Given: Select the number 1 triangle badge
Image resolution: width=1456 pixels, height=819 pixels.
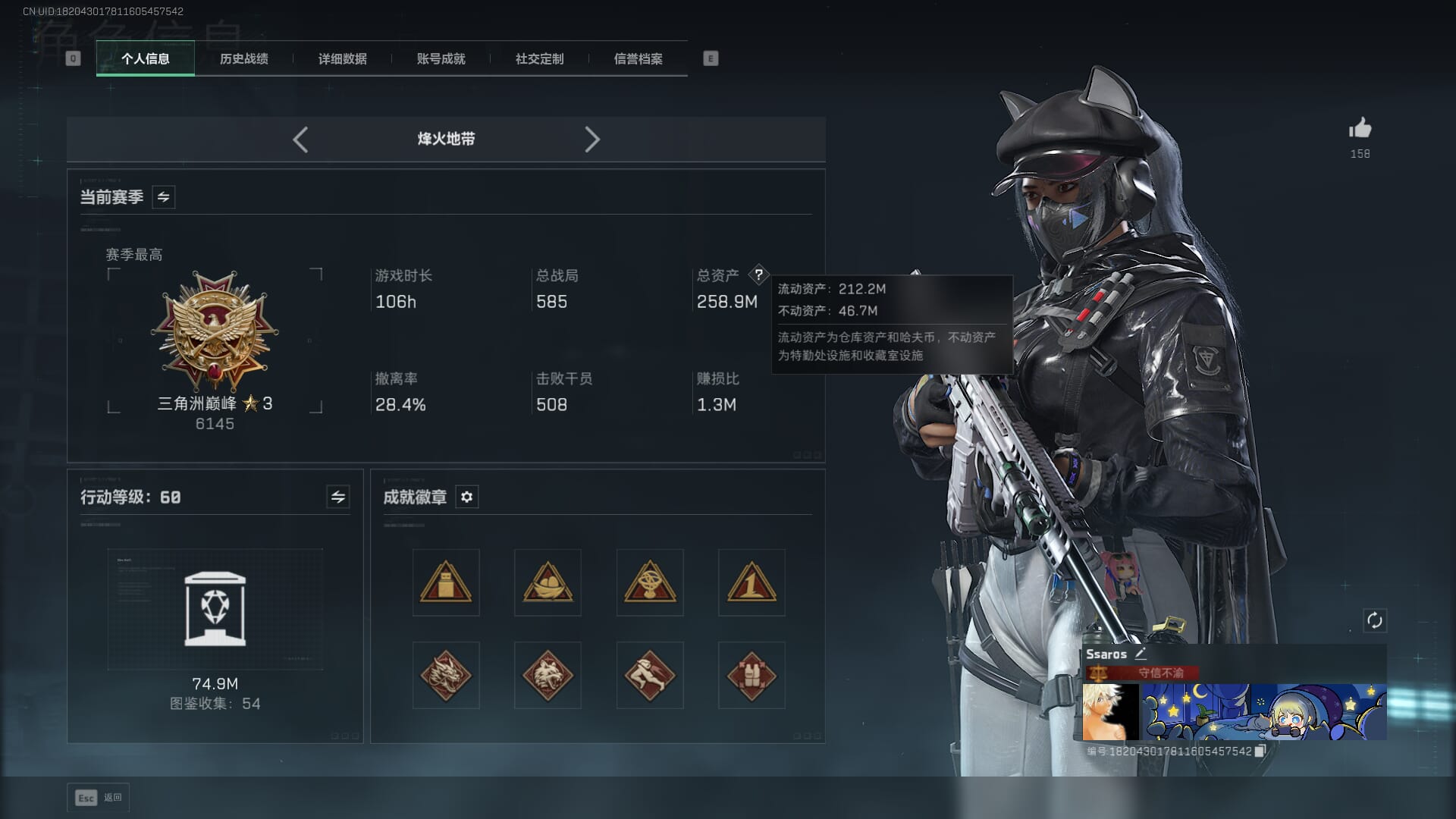Looking at the screenshot, I should [x=751, y=582].
